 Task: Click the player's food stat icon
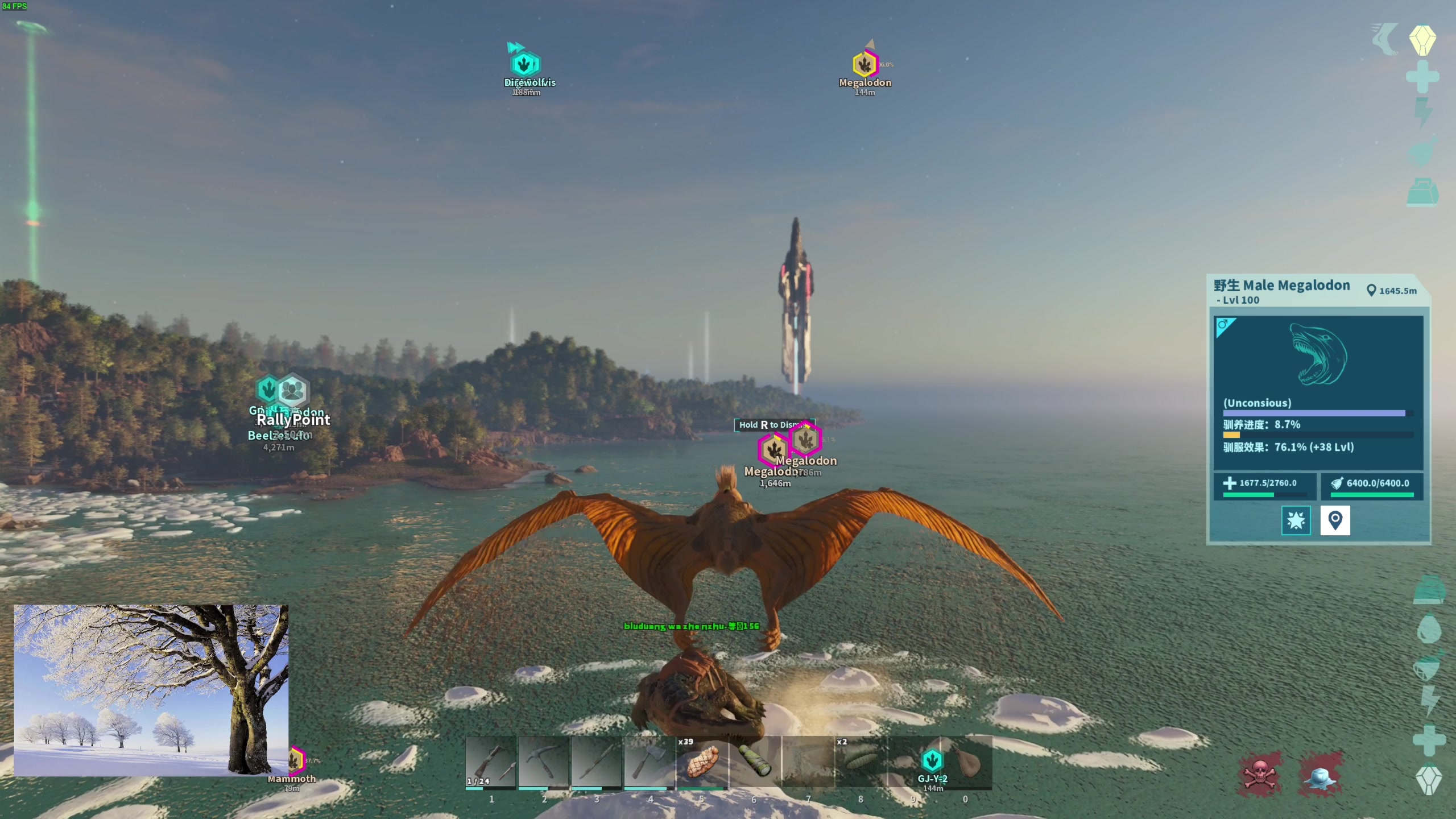(1428, 667)
